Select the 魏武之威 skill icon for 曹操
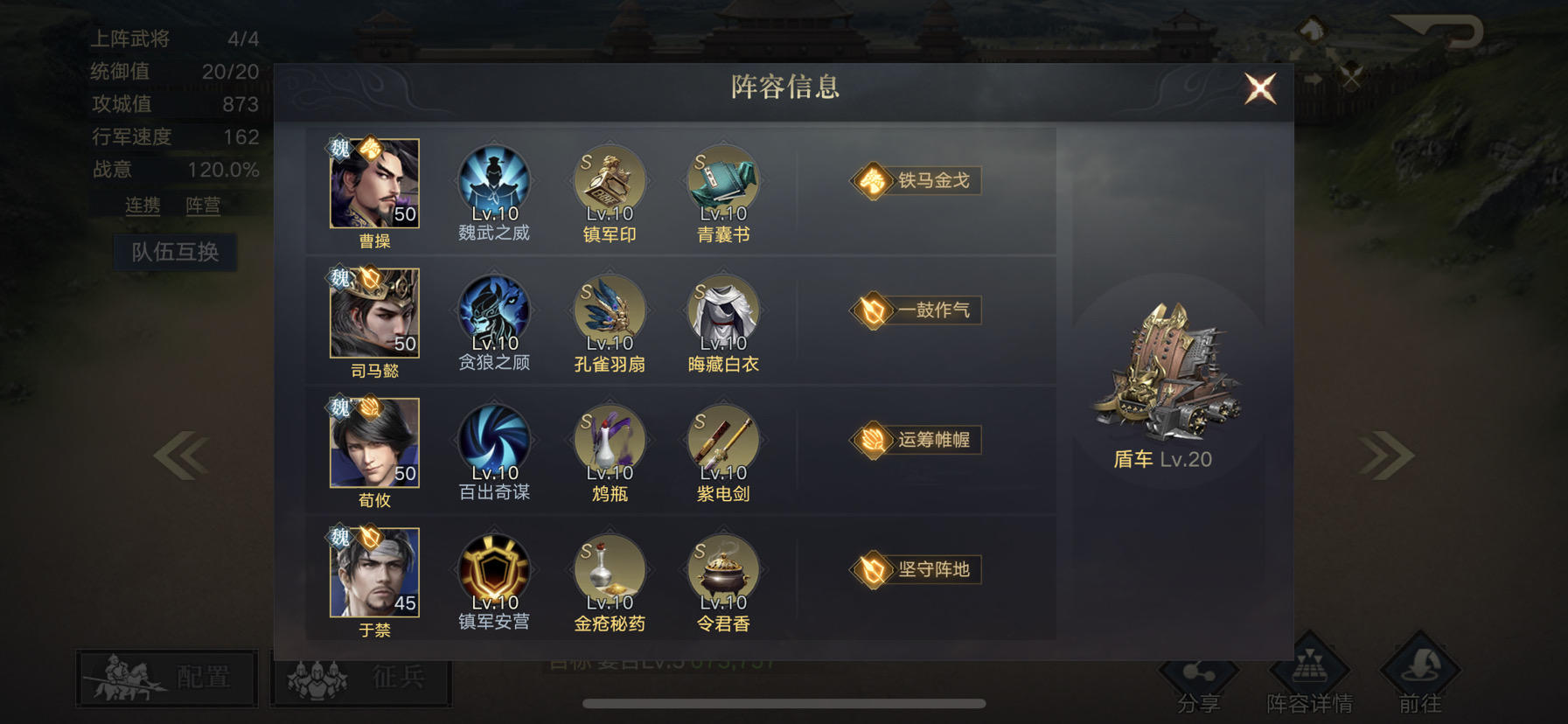This screenshot has height=724, width=1568. pos(494,179)
